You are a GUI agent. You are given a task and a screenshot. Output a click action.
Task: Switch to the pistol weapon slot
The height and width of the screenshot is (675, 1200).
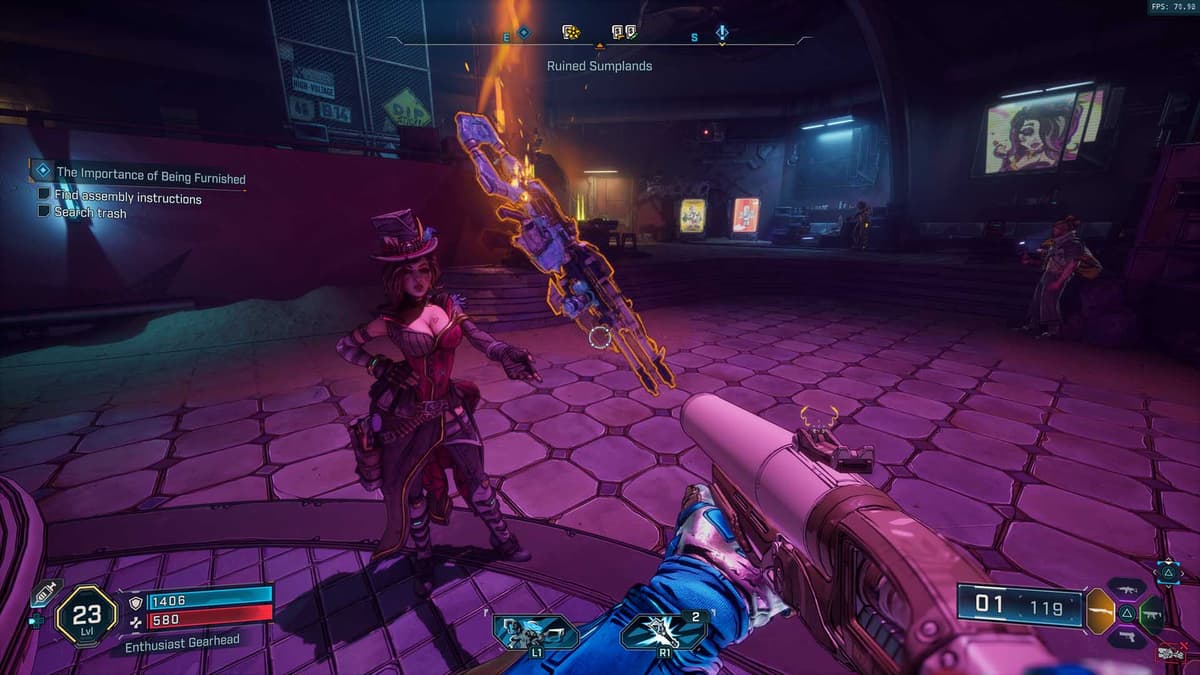pos(1126,636)
